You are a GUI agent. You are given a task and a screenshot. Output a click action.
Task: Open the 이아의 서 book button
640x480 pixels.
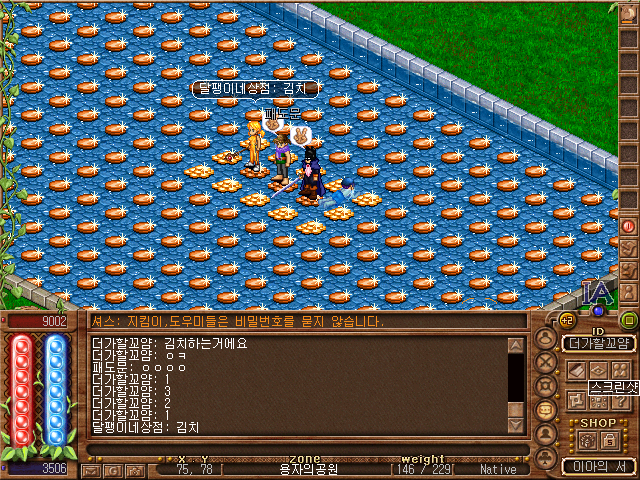(x=598, y=465)
